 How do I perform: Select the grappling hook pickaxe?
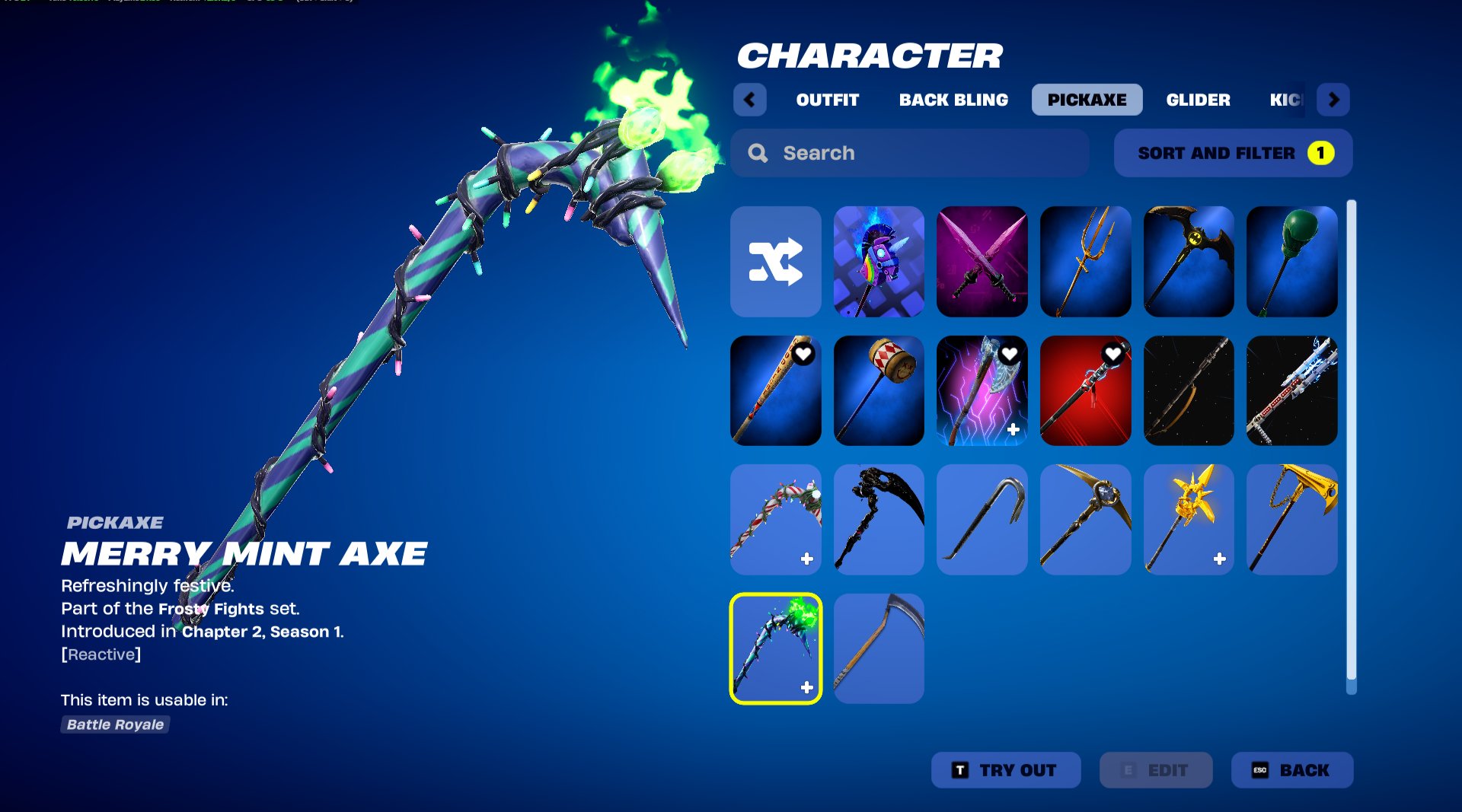(982, 518)
